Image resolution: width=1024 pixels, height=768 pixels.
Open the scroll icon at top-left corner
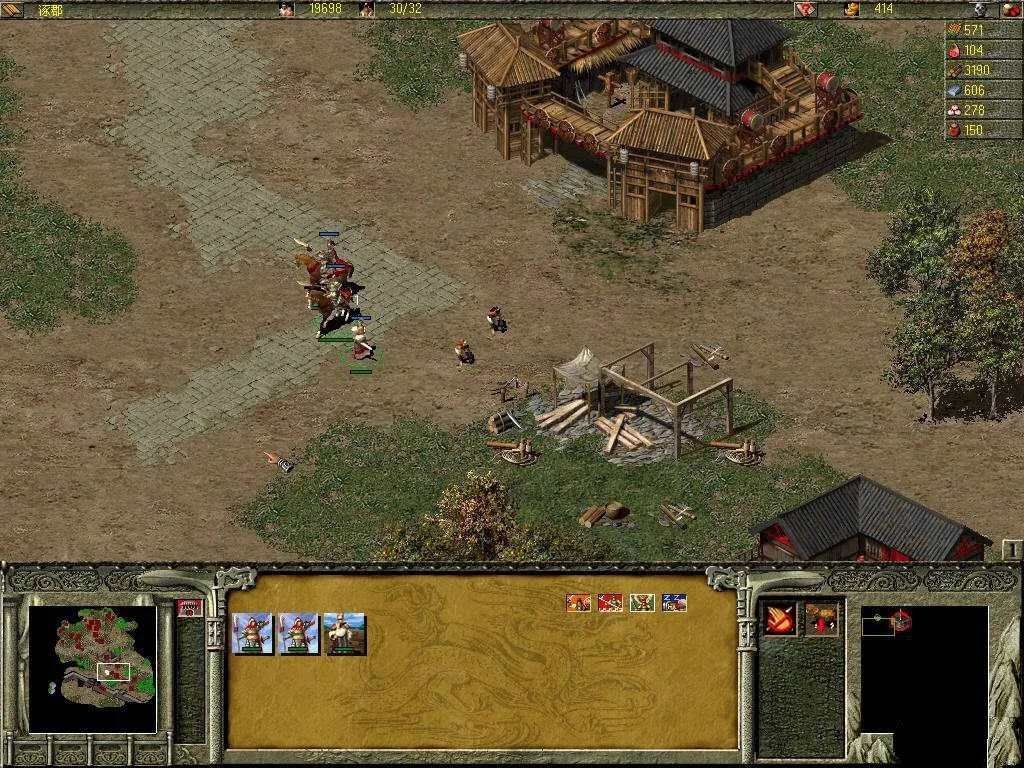click(x=11, y=9)
